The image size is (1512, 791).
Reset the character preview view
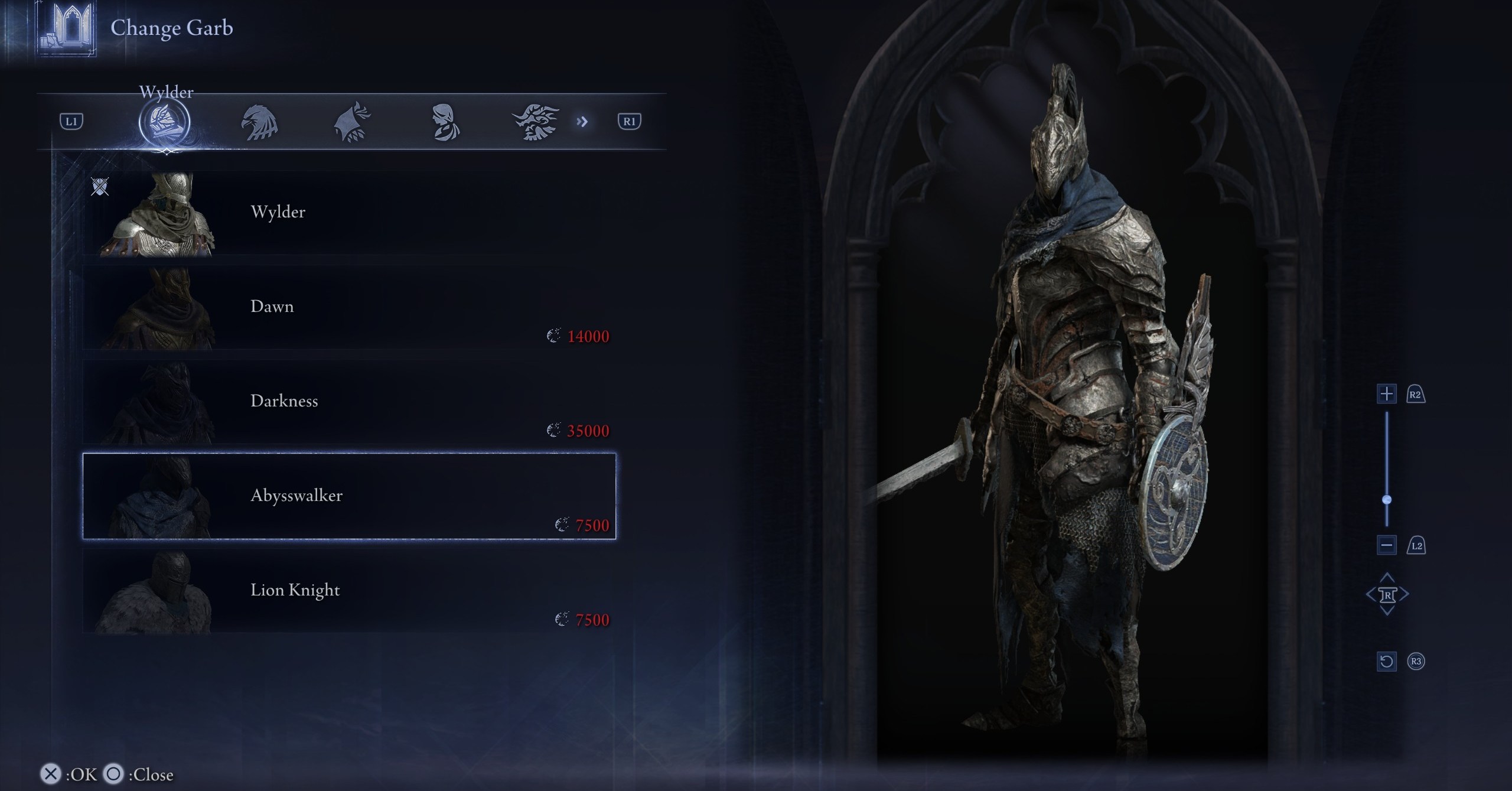point(1386,661)
